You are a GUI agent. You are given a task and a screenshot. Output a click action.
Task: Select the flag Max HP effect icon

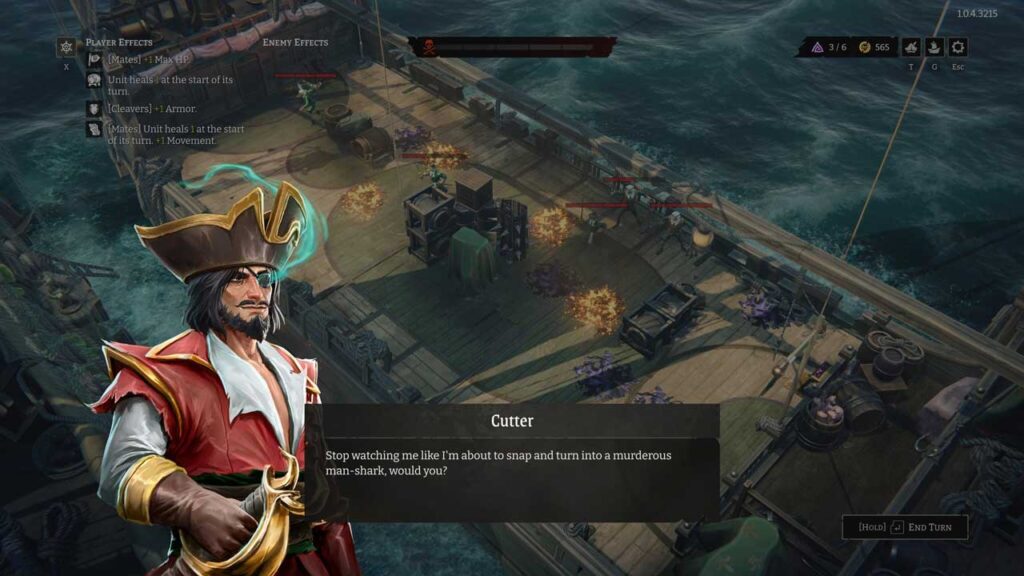(x=94, y=59)
